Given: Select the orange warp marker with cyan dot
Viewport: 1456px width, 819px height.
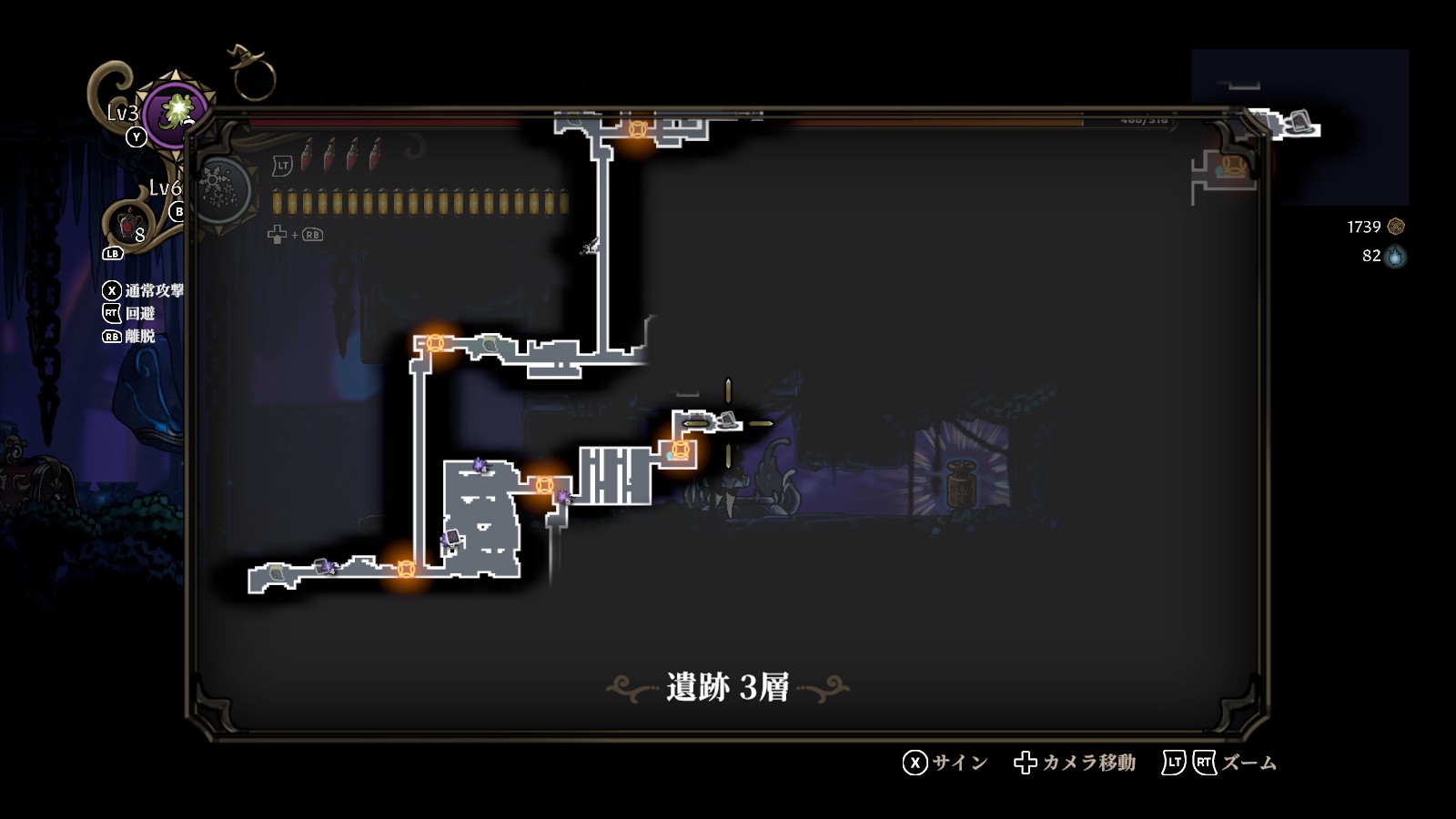Looking at the screenshot, I should pos(679,450).
